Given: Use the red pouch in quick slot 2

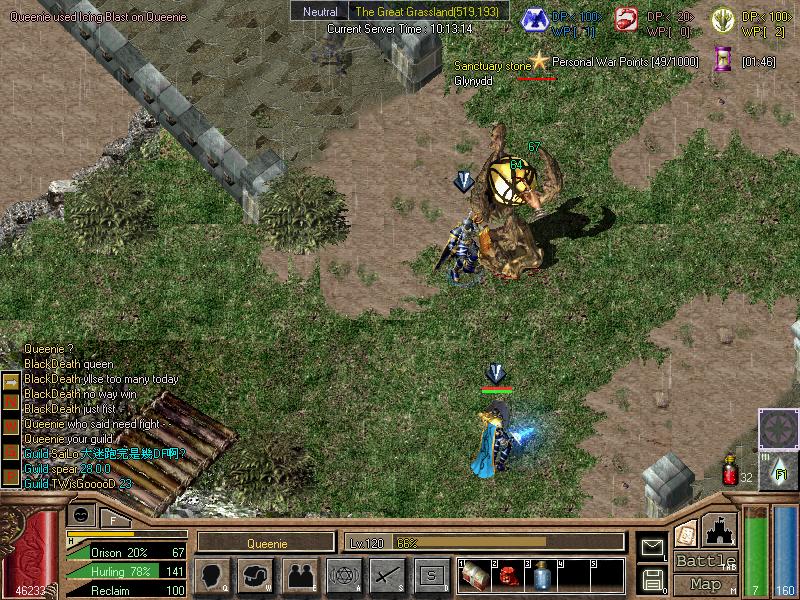Looking at the screenshot, I should click(x=507, y=577).
